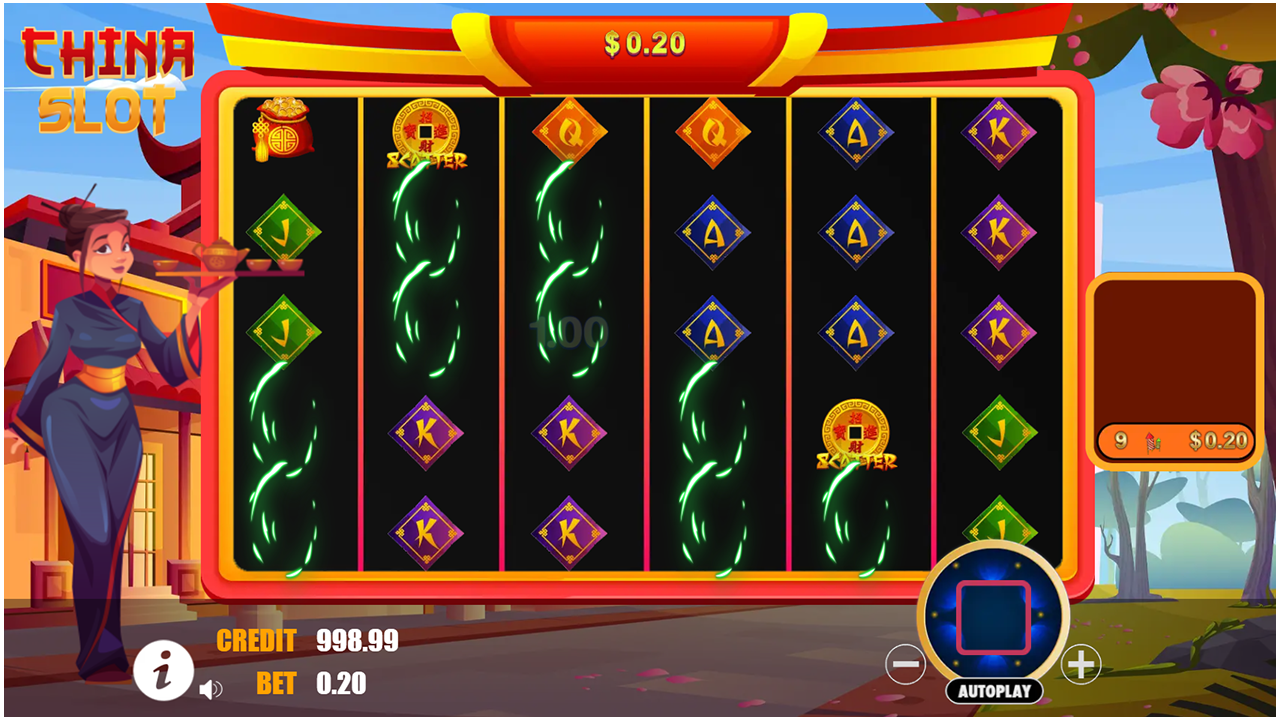
Task: Toggle the sound speaker icon
Action: click(x=210, y=689)
